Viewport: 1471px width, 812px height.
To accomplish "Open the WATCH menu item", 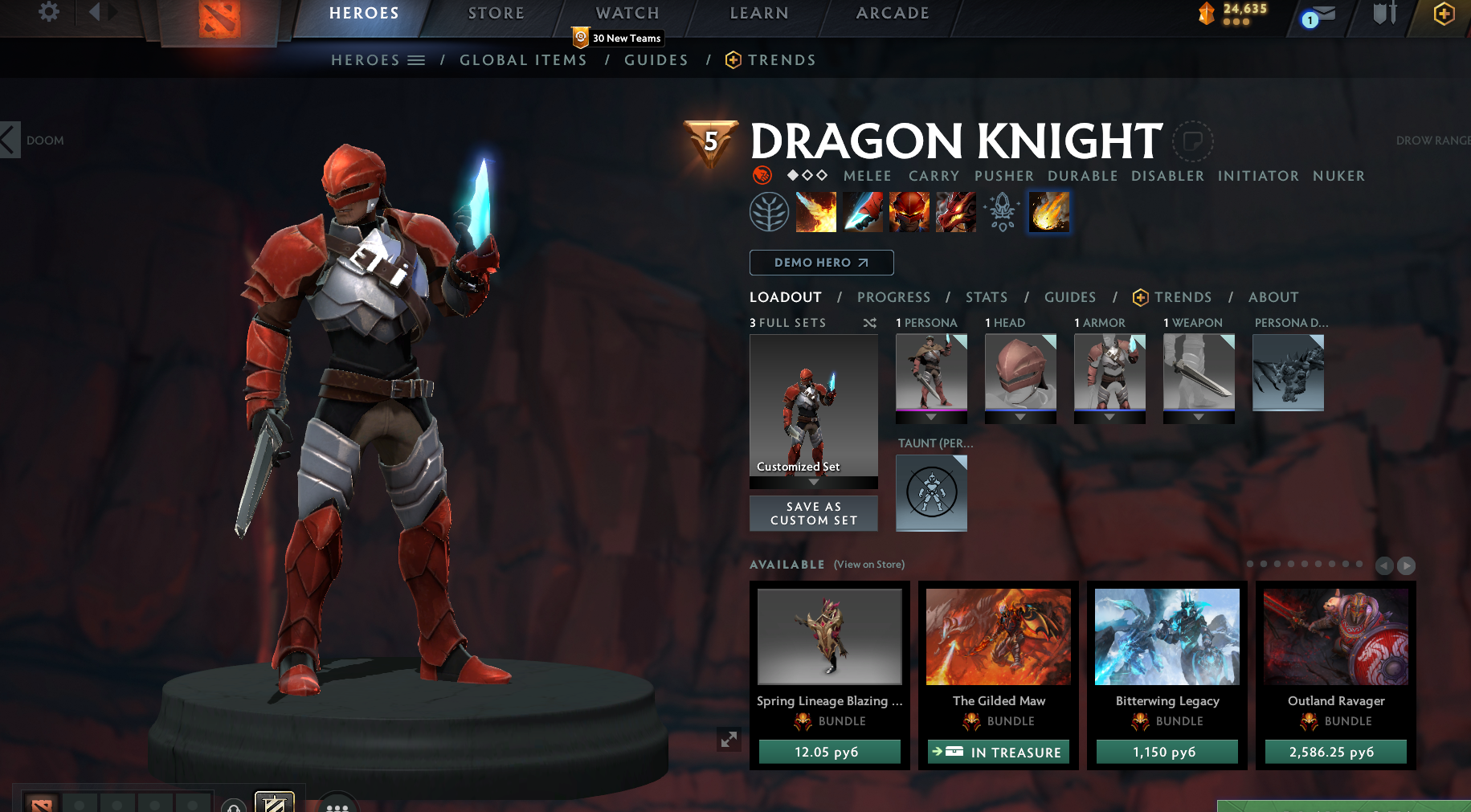I will coord(627,12).
